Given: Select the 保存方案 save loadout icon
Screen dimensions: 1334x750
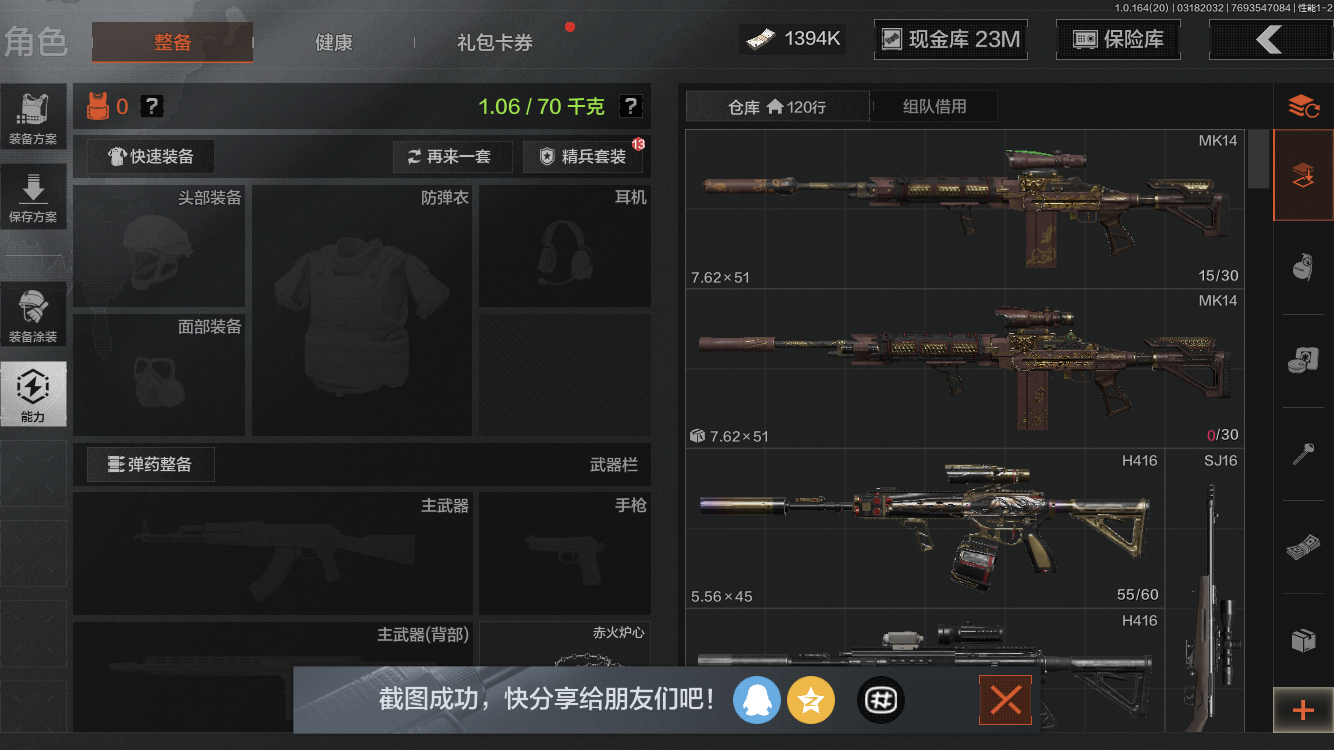Looking at the screenshot, I should click(33, 195).
